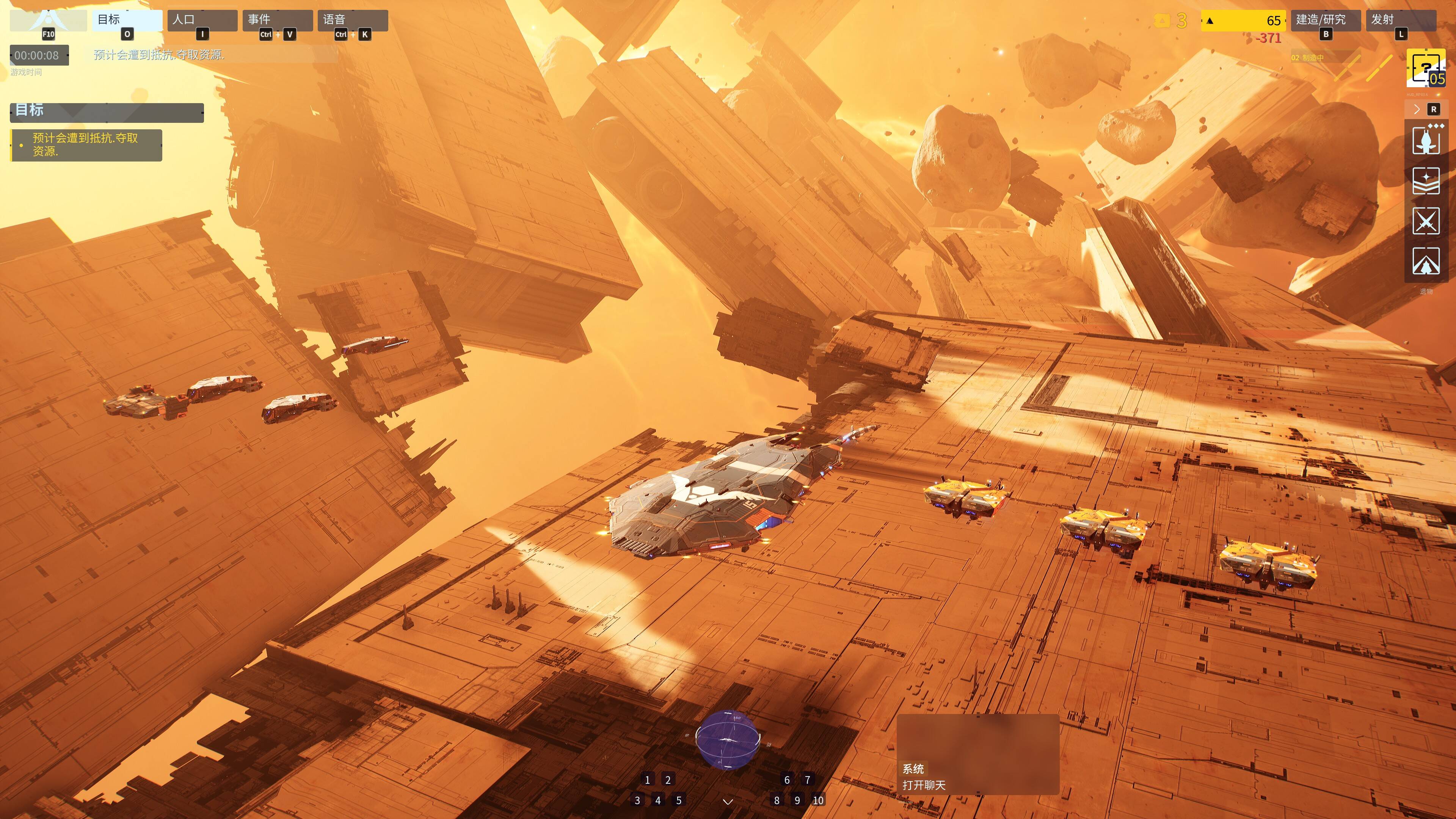Select the ship with three diamonds icon
Viewport: 1456px width, 819px height.
(x=1426, y=140)
